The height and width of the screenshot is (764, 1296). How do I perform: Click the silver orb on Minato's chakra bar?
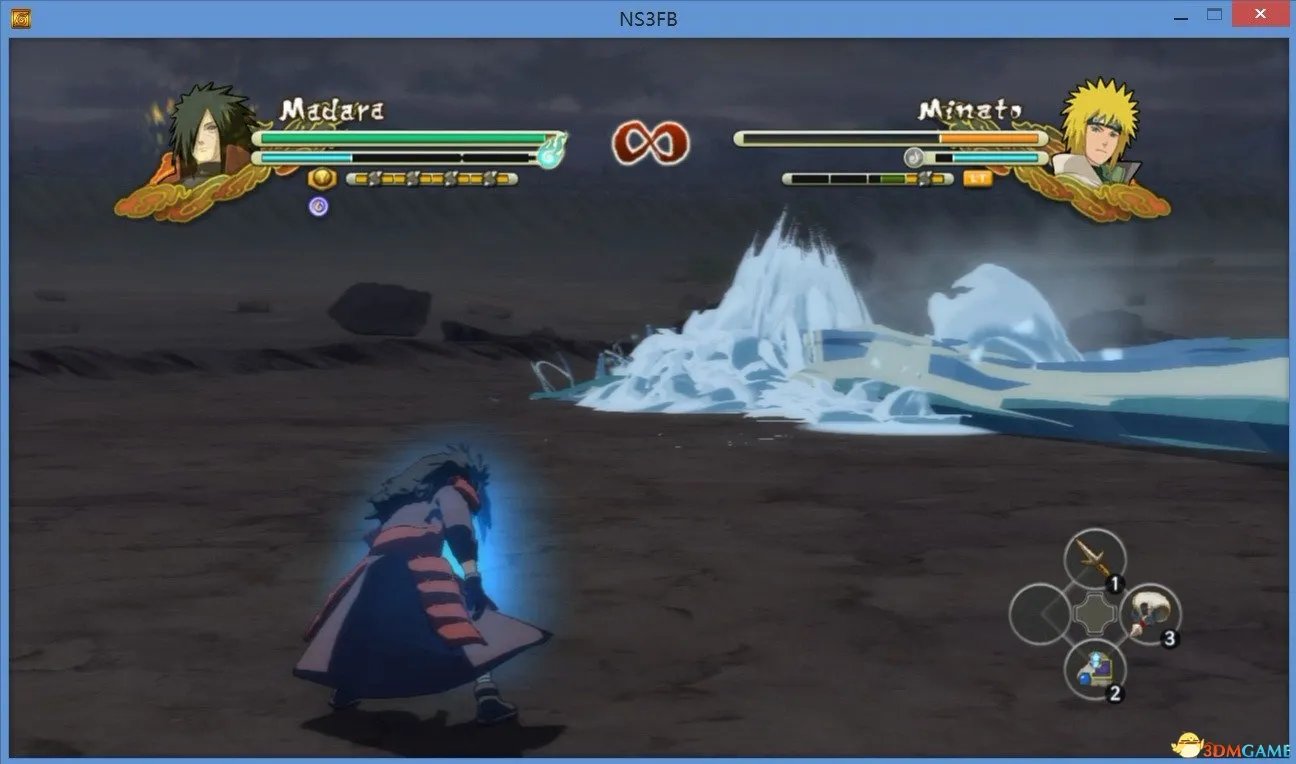click(x=913, y=156)
